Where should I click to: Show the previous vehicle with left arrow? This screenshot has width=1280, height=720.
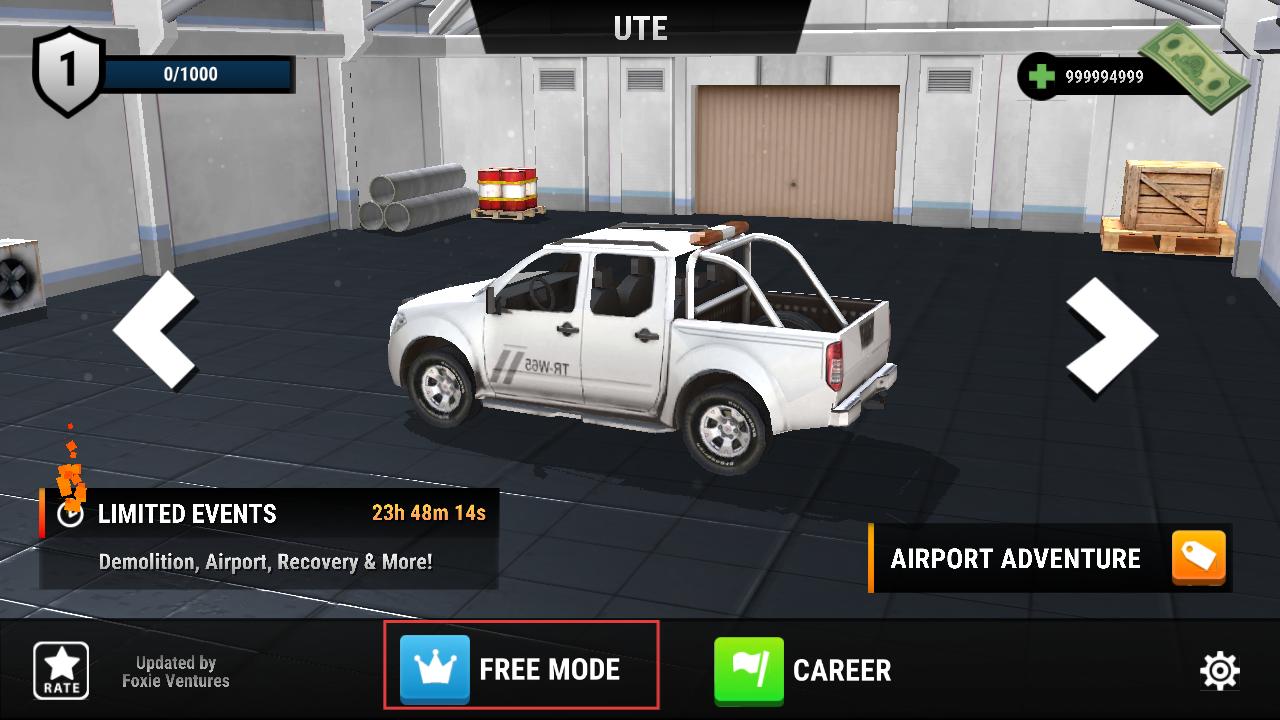(155, 329)
